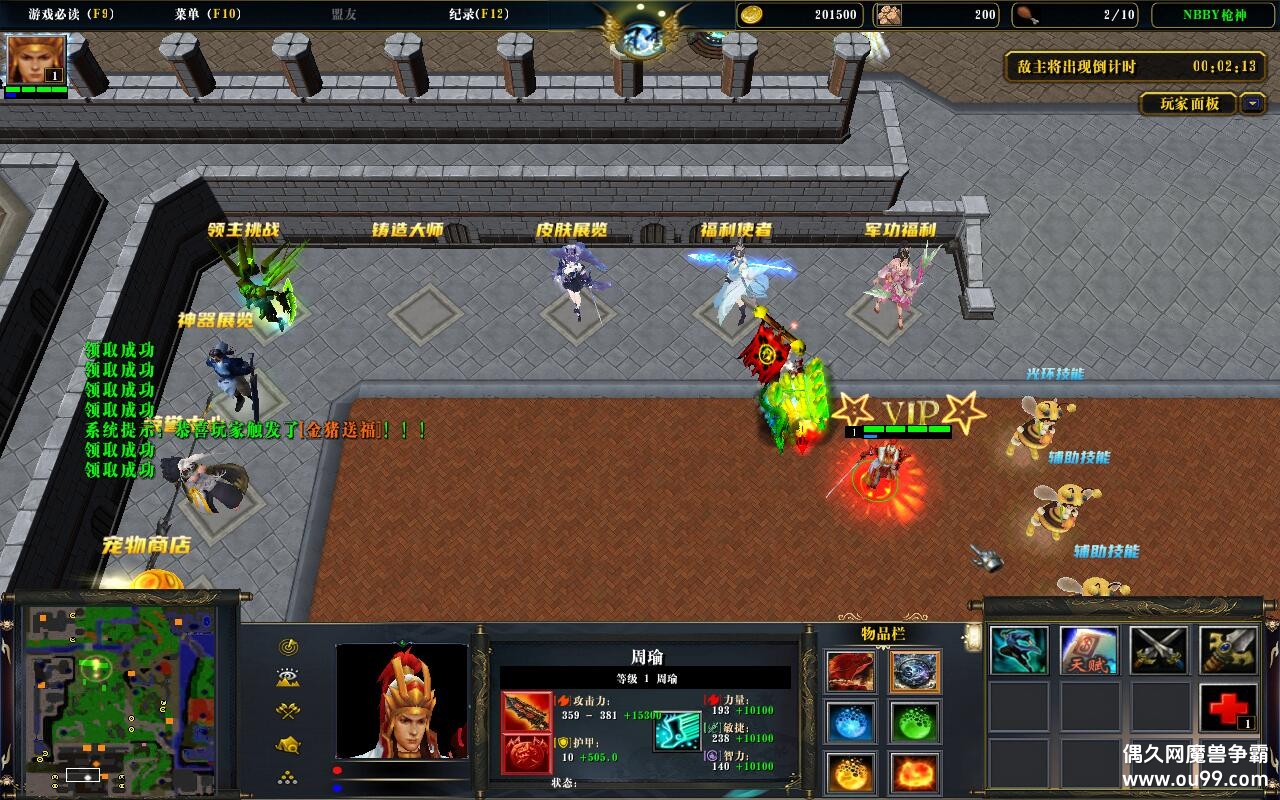Image resolution: width=1280 pixels, height=800 pixels.
Task: Select the red dragon item in inventory
Action: (x=850, y=671)
